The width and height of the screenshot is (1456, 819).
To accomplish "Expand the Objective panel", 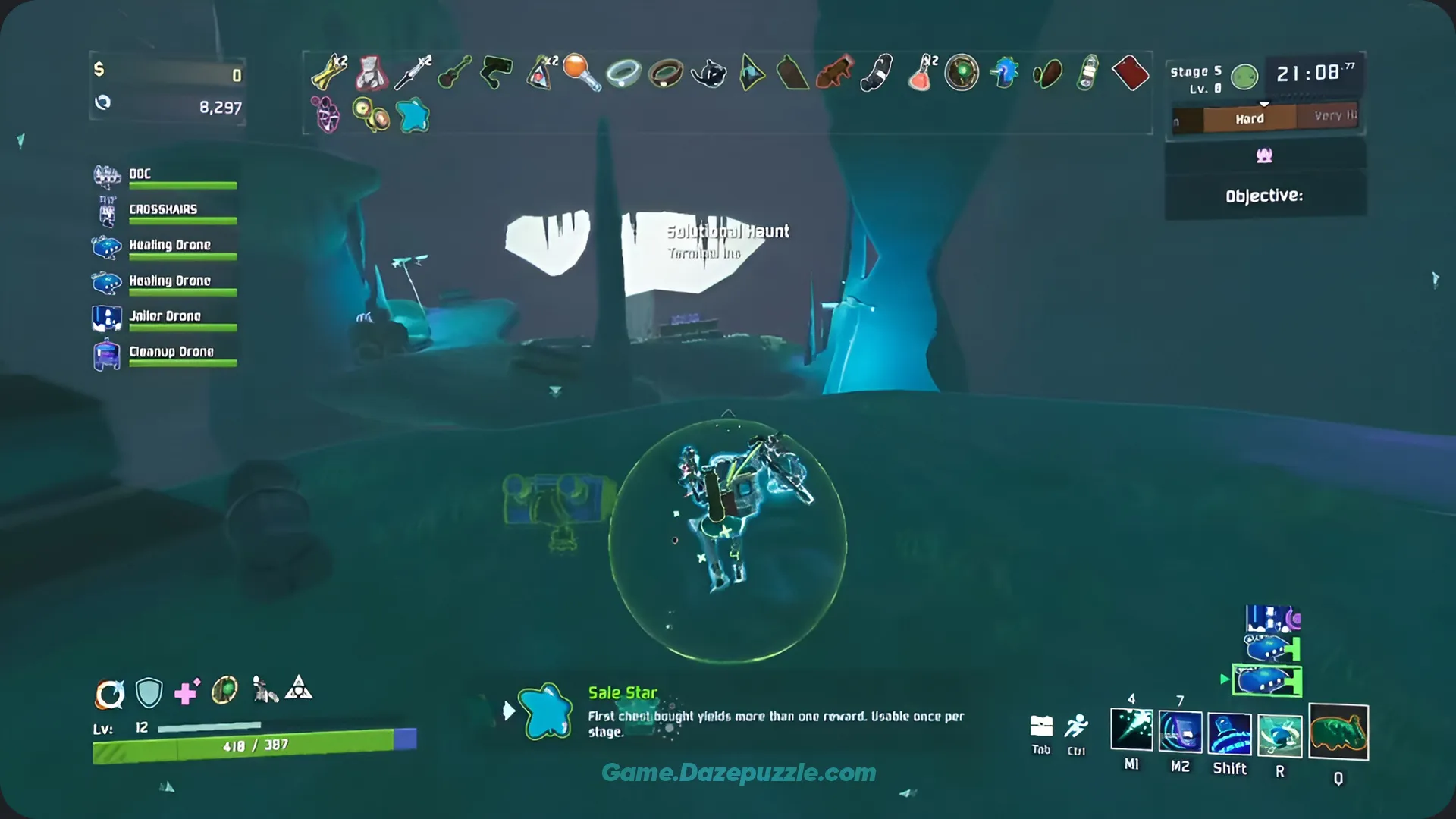I will pyautogui.click(x=1264, y=195).
